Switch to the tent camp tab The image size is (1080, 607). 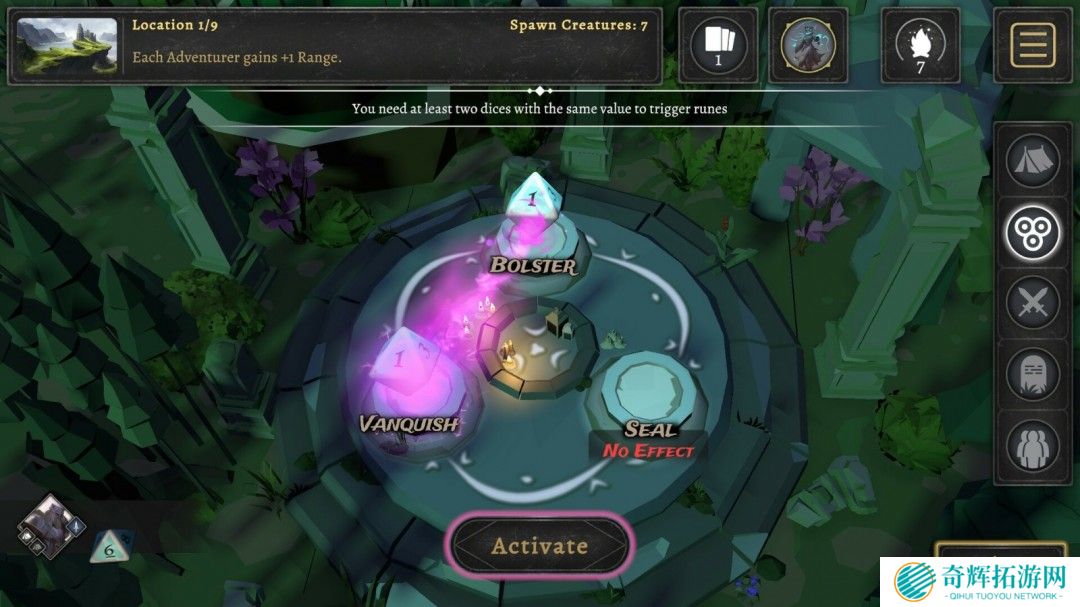(1033, 162)
